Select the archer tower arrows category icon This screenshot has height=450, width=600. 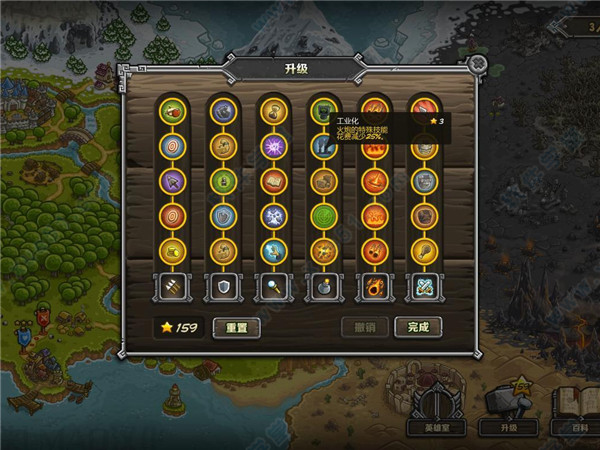click(x=170, y=287)
